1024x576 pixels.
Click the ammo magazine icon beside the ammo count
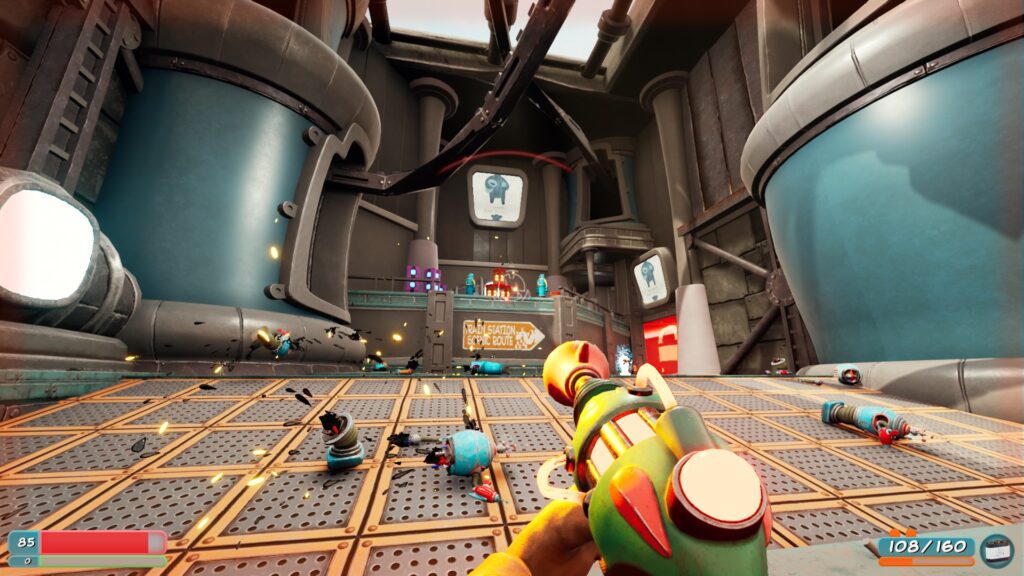click(x=995, y=549)
